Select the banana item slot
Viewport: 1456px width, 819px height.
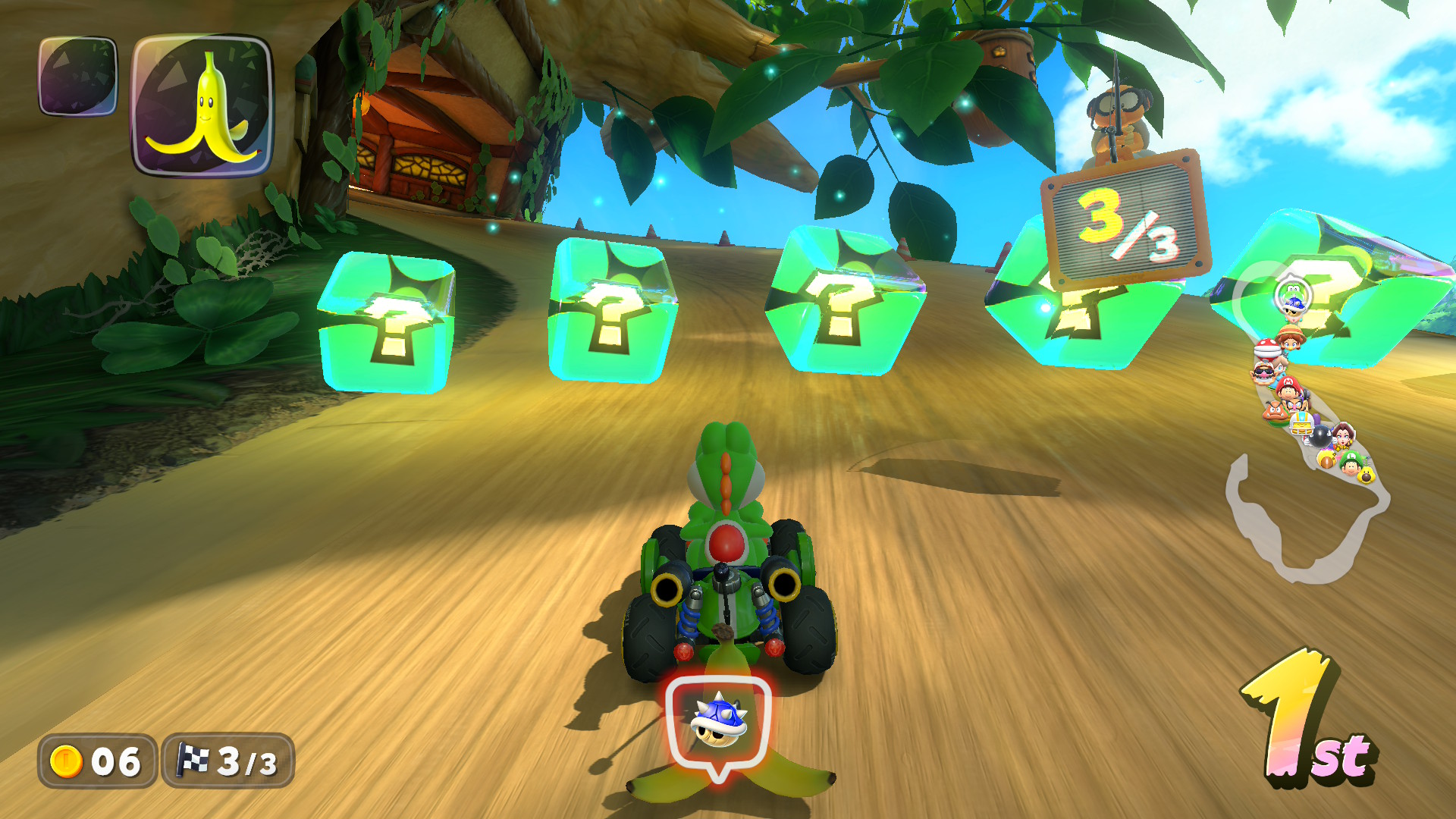(202, 105)
